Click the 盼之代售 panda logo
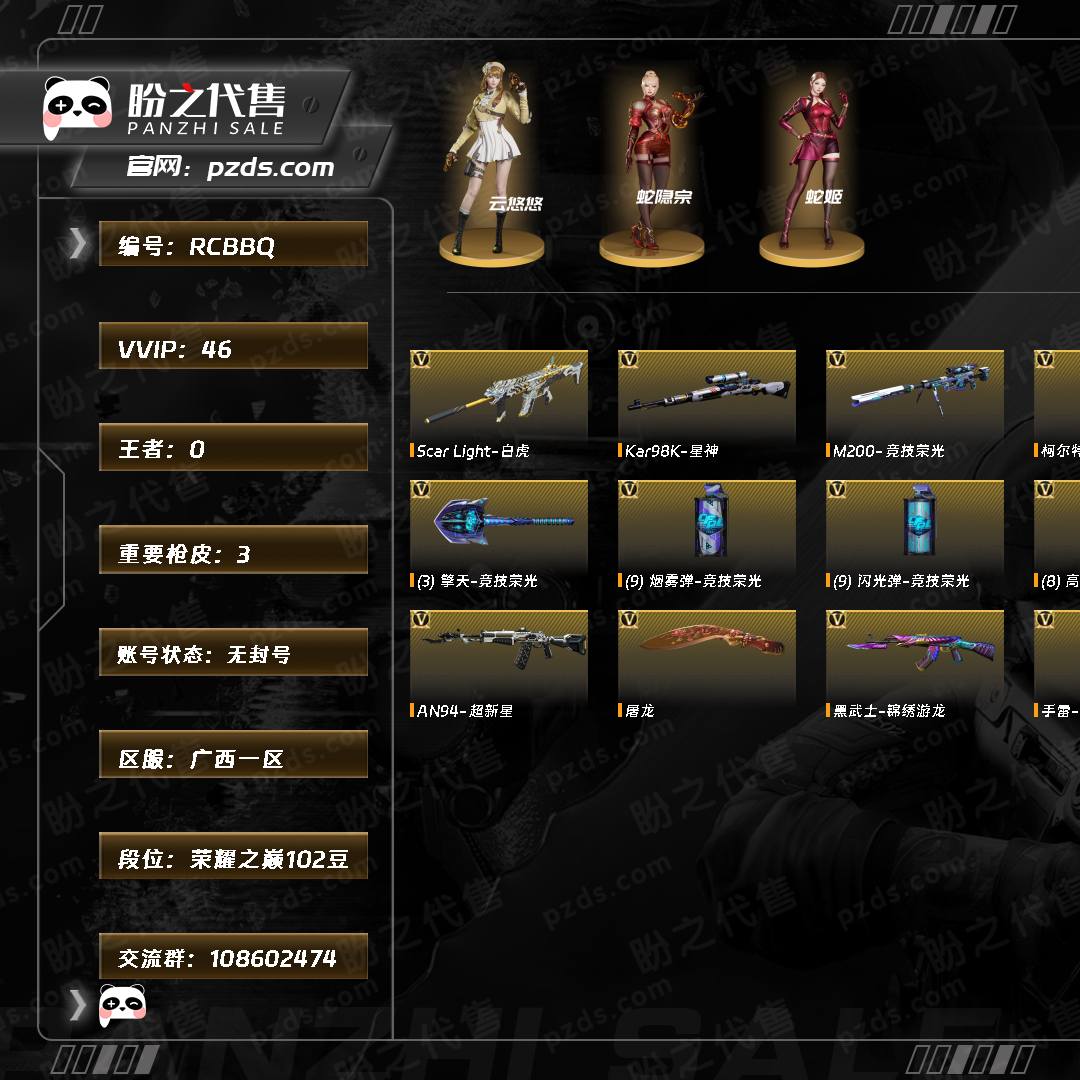This screenshot has height=1080, width=1080. pos(77,106)
